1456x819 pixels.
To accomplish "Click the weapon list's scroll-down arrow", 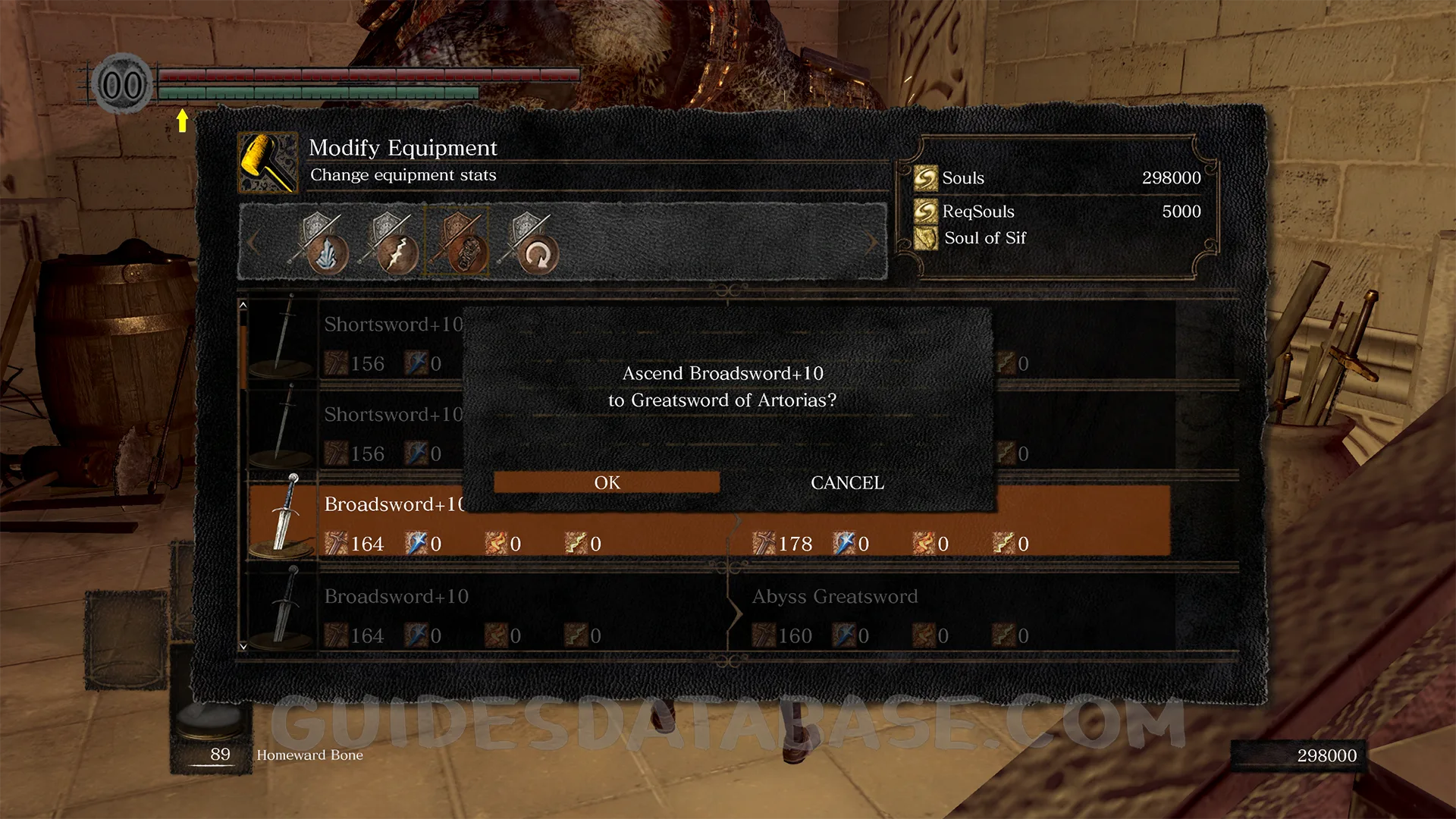I will pos(243,646).
